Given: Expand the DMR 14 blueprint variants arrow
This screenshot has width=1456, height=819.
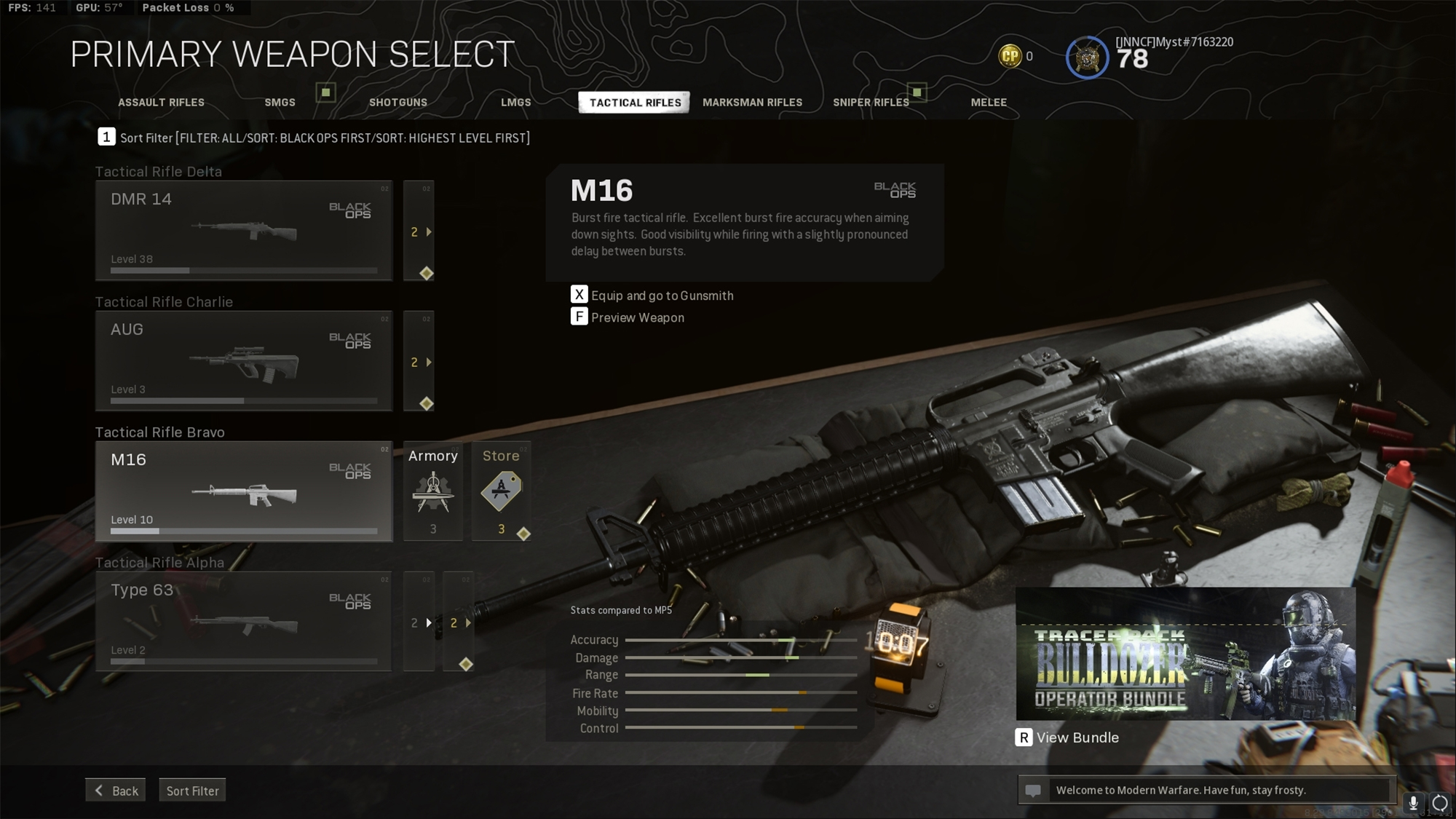Looking at the screenshot, I should tap(429, 232).
